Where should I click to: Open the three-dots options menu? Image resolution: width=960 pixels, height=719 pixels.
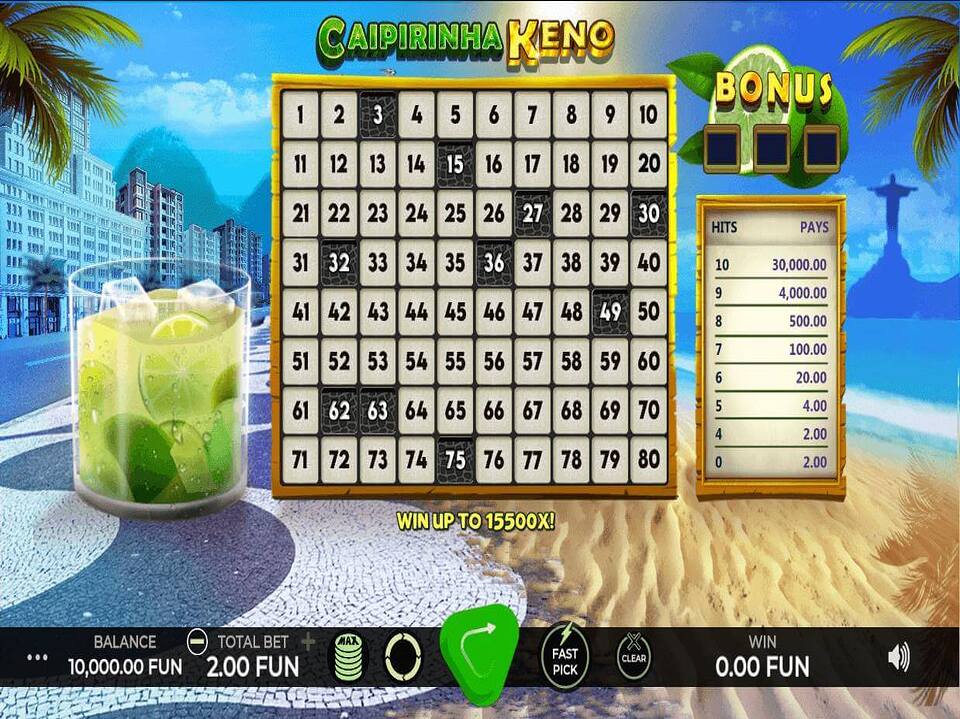[x=38, y=658]
